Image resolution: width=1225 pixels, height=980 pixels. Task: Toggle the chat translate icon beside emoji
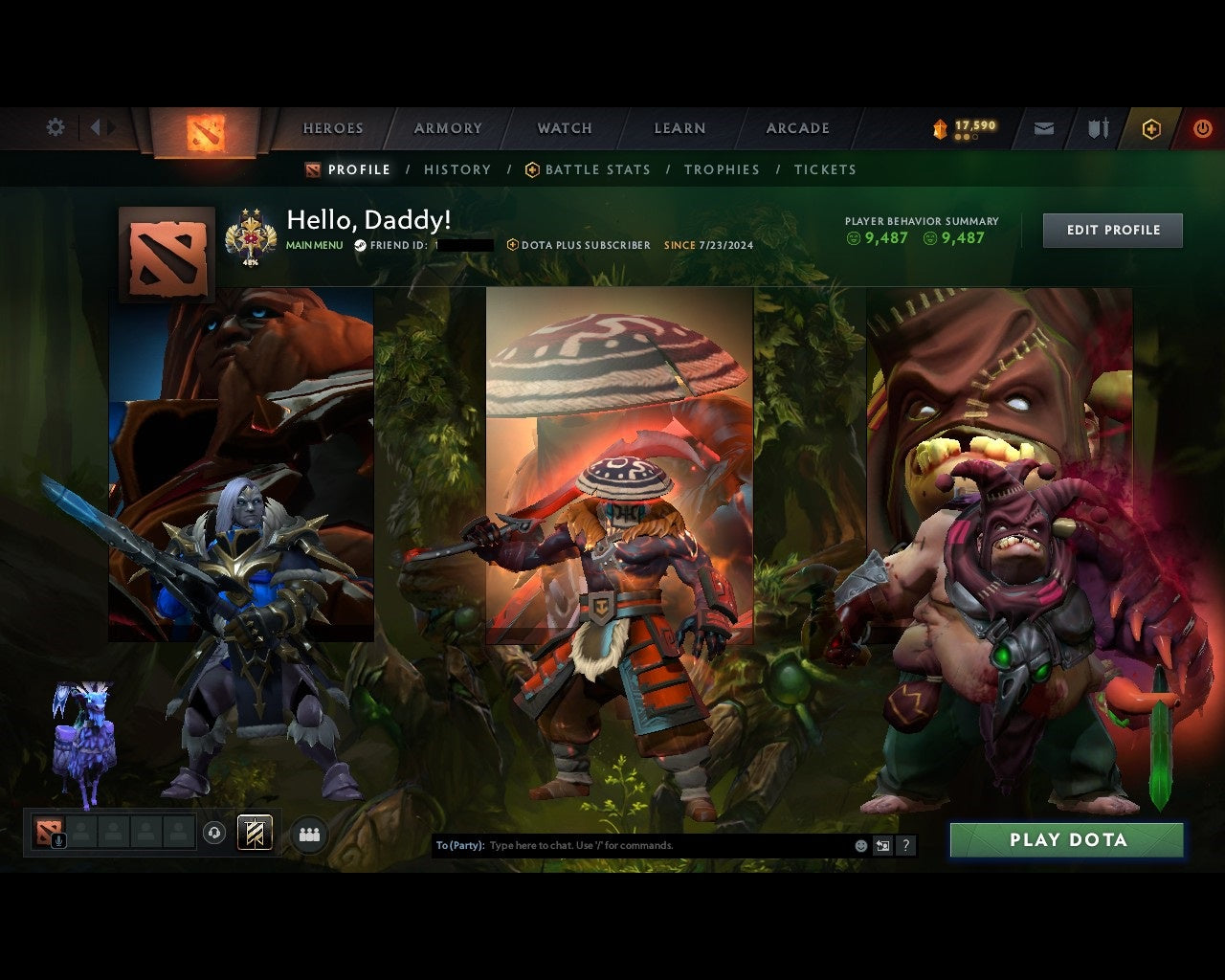(882, 846)
